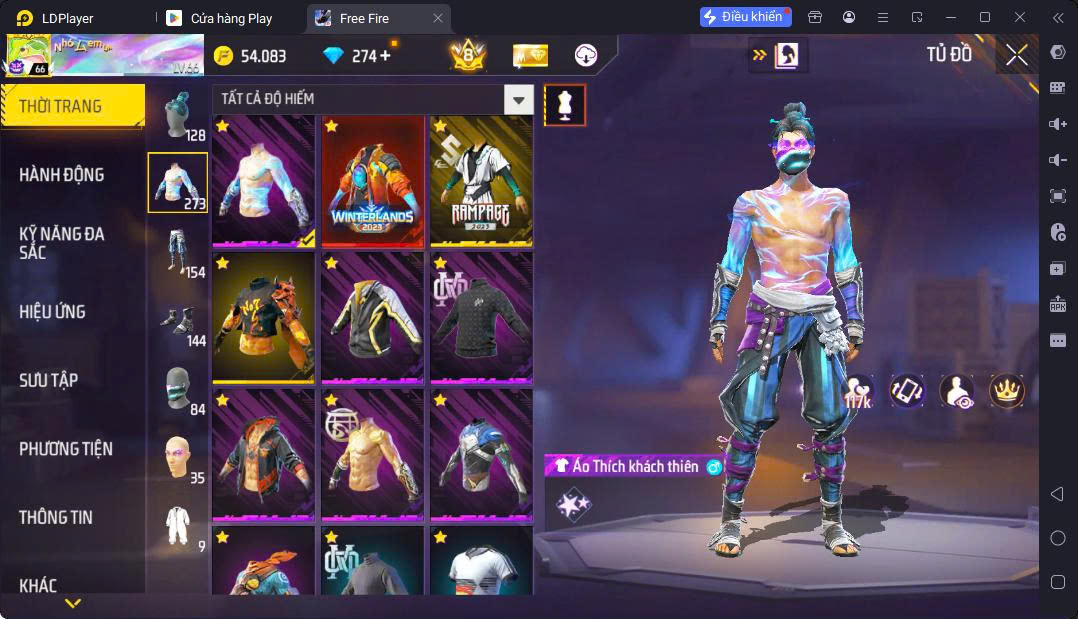Switch to the Hành Động tab
This screenshot has width=1078, height=619.
click(x=62, y=175)
